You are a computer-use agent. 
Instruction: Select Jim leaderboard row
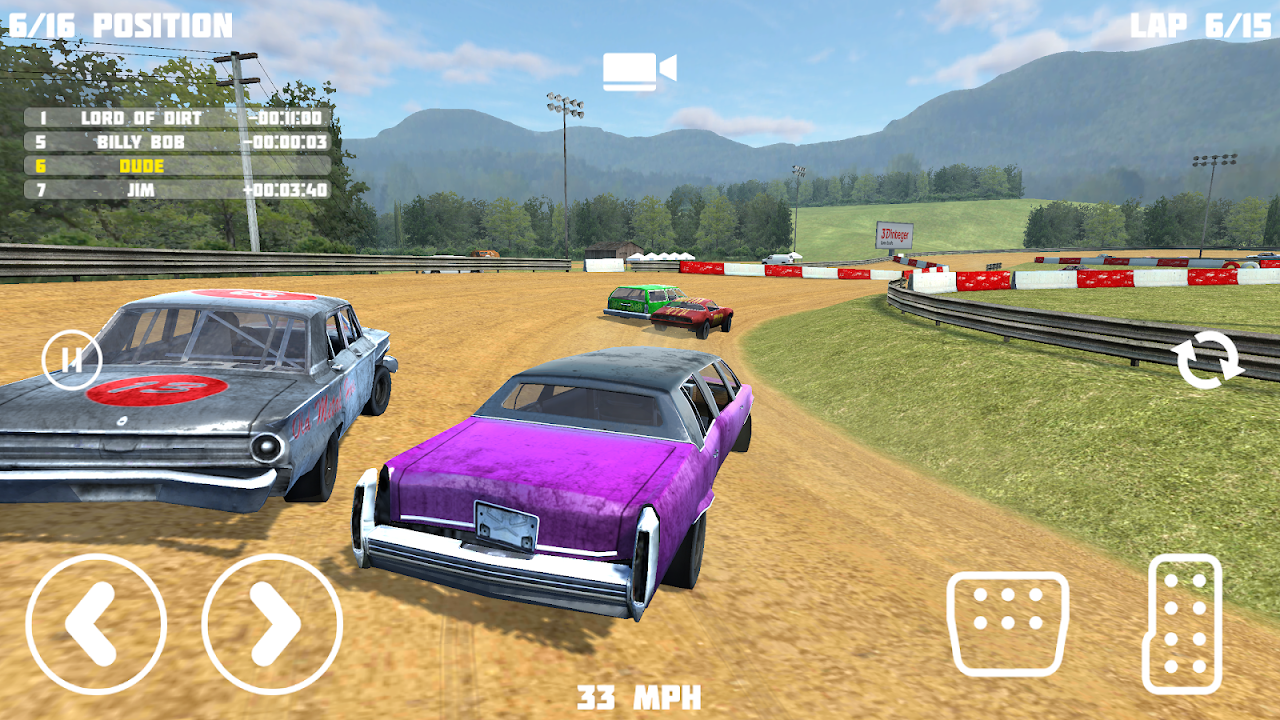[x=177, y=190]
